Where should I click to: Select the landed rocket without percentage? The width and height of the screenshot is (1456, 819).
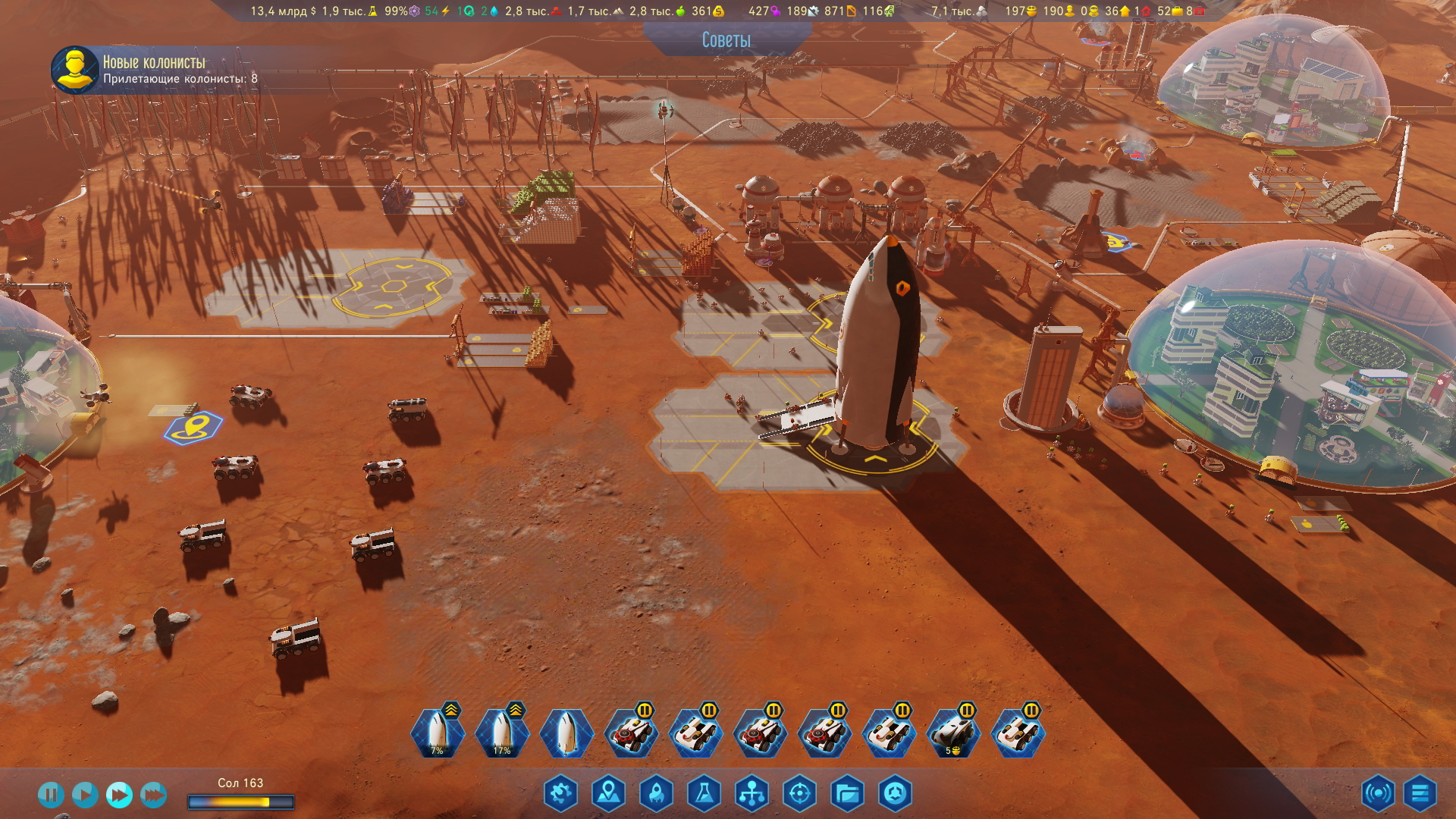point(566,733)
